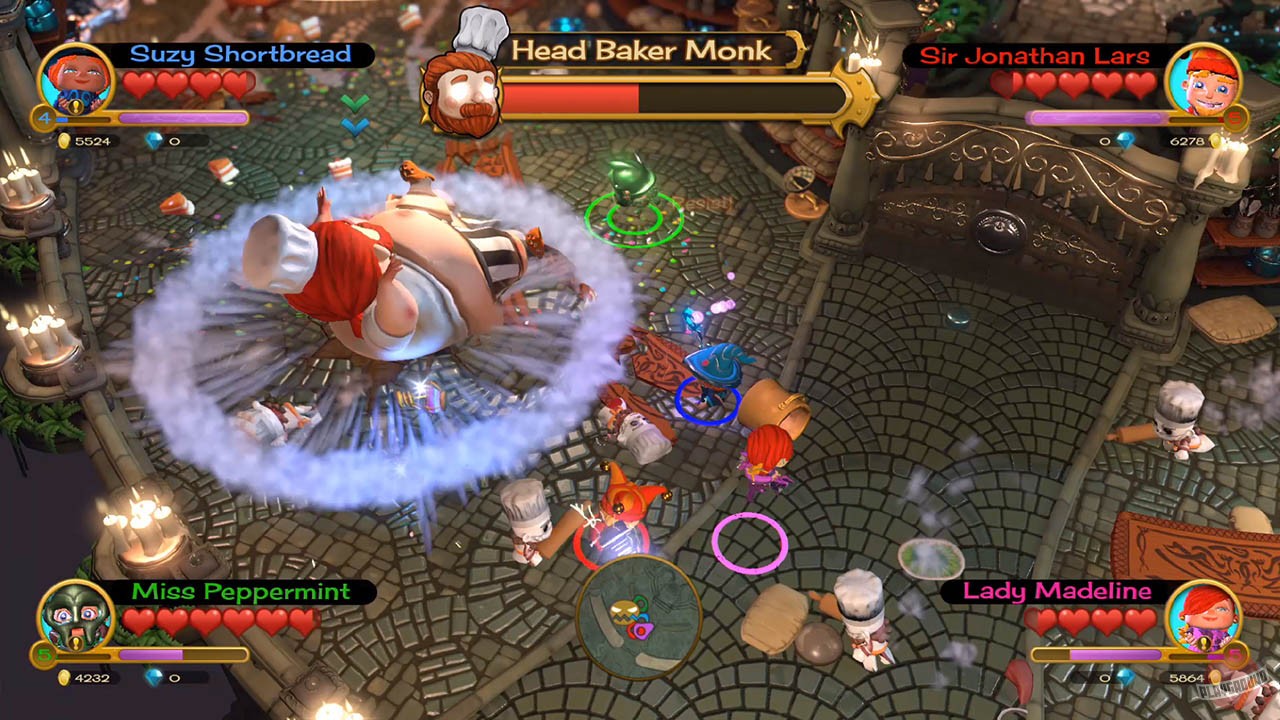Screen dimensions: 1280x720
Task: Click the exclamation badge on Suzy's portrait
Action: pos(75,107)
